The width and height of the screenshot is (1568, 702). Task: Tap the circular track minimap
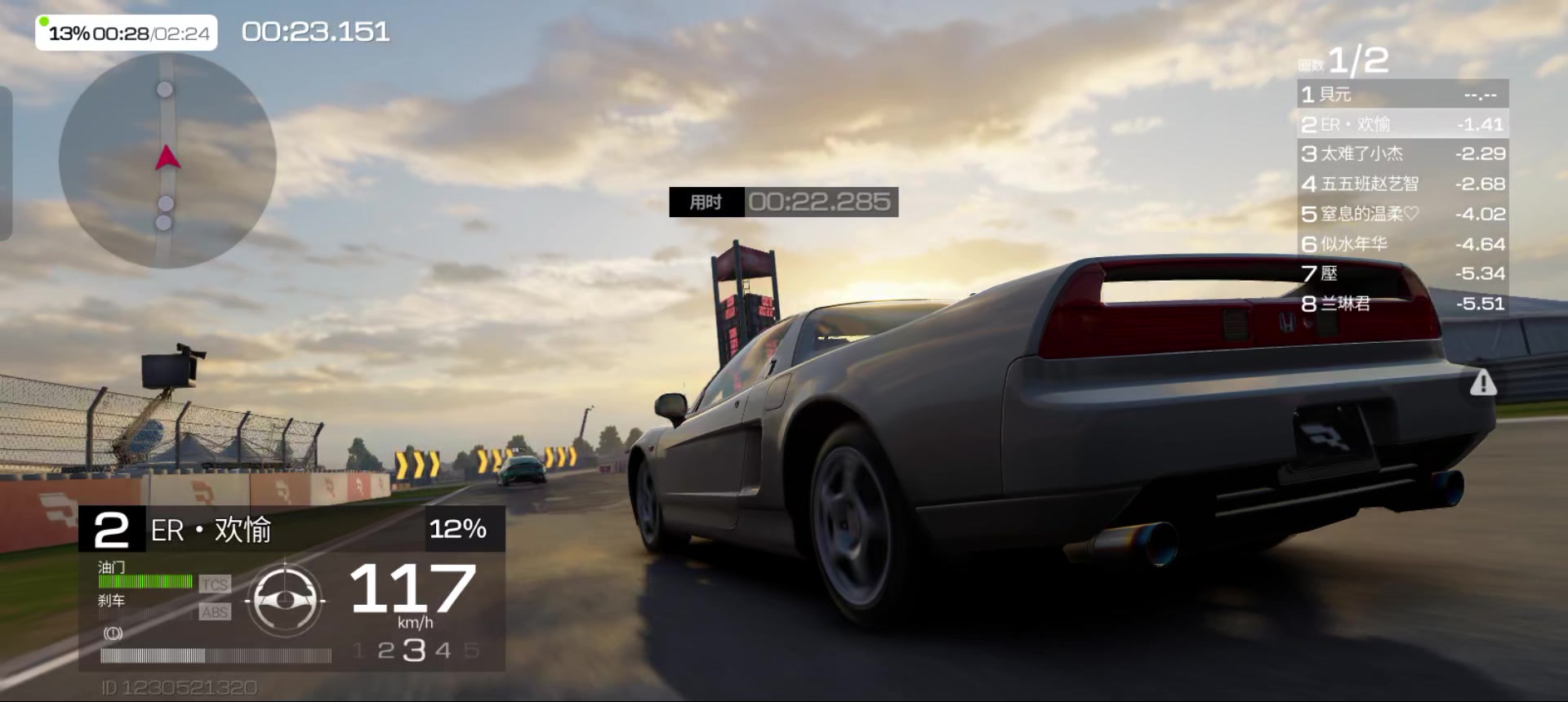click(x=167, y=160)
